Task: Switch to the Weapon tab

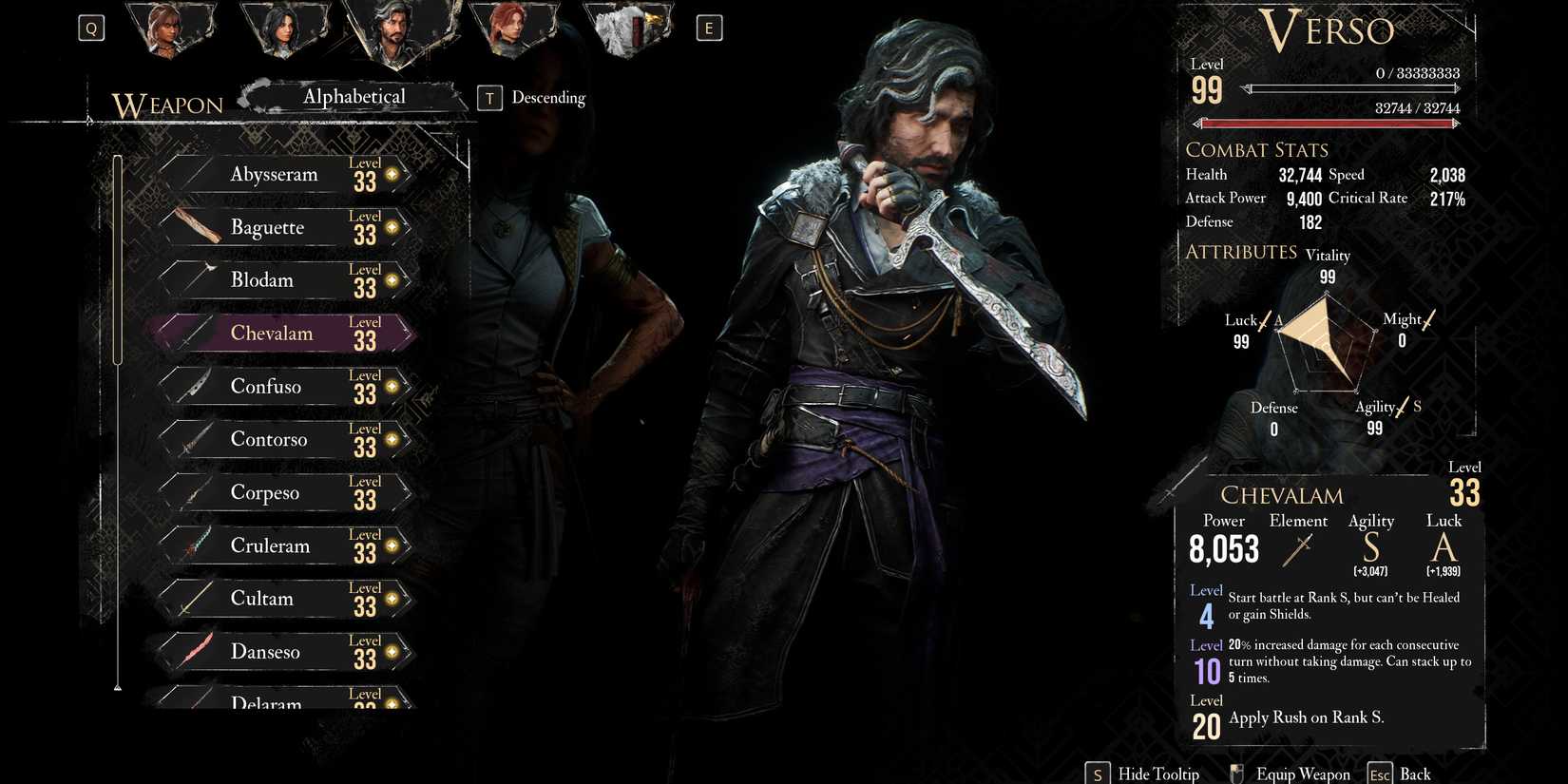Action: pyautogui.click(x=167, y=105)
